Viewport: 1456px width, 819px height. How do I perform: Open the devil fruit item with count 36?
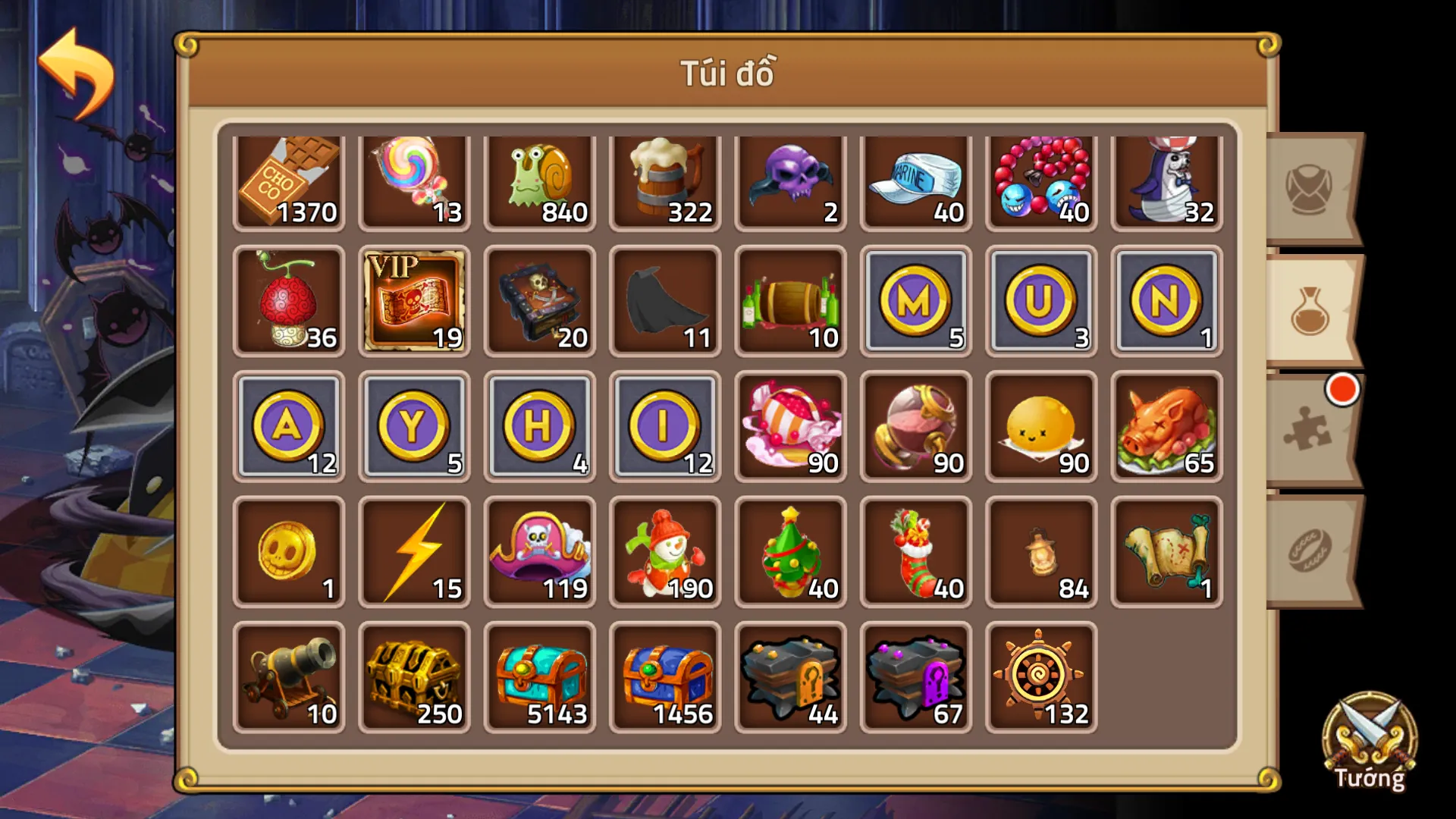[x=289, y=303]
